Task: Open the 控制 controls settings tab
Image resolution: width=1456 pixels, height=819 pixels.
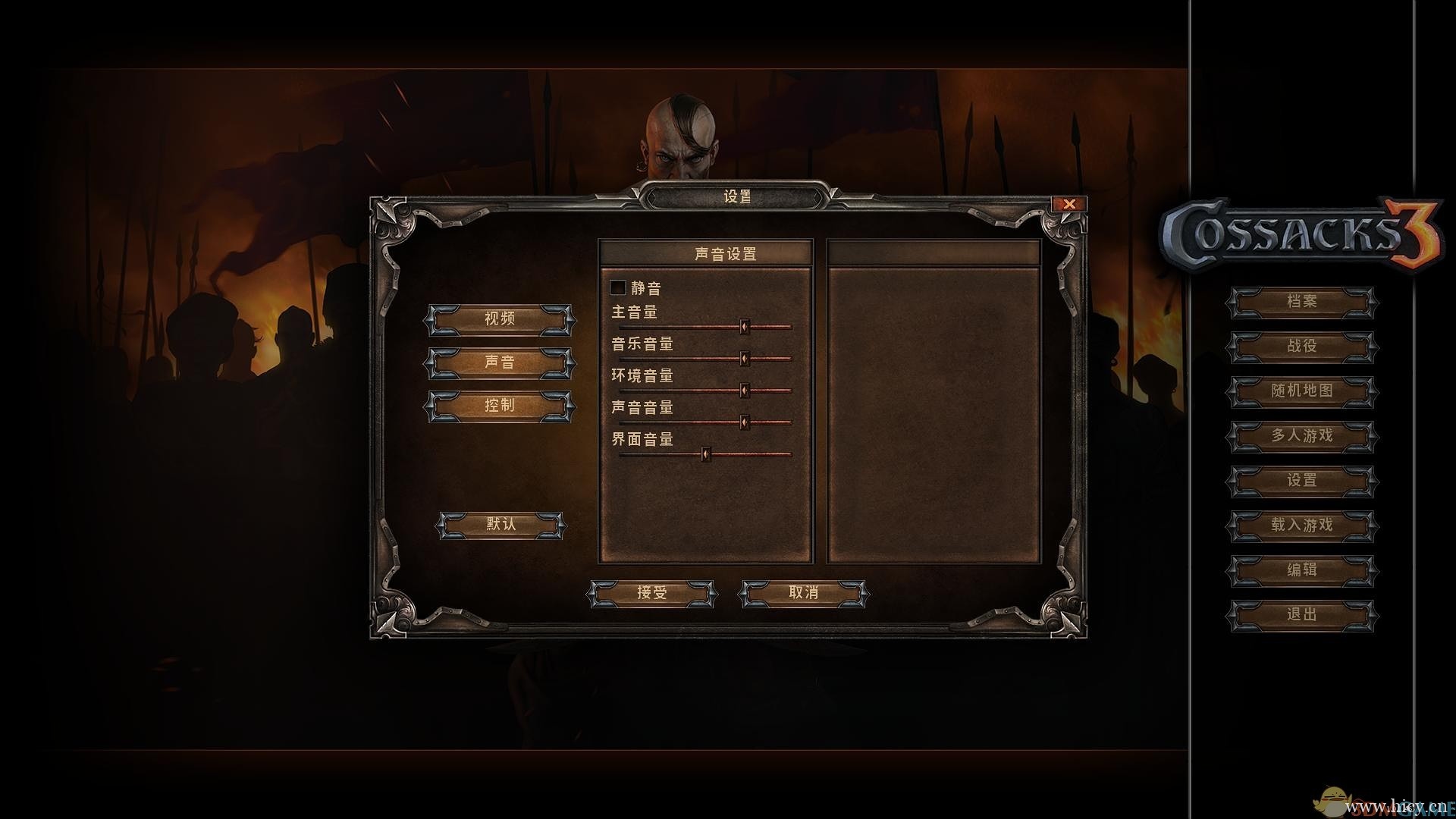Action: tap(499, 405)
